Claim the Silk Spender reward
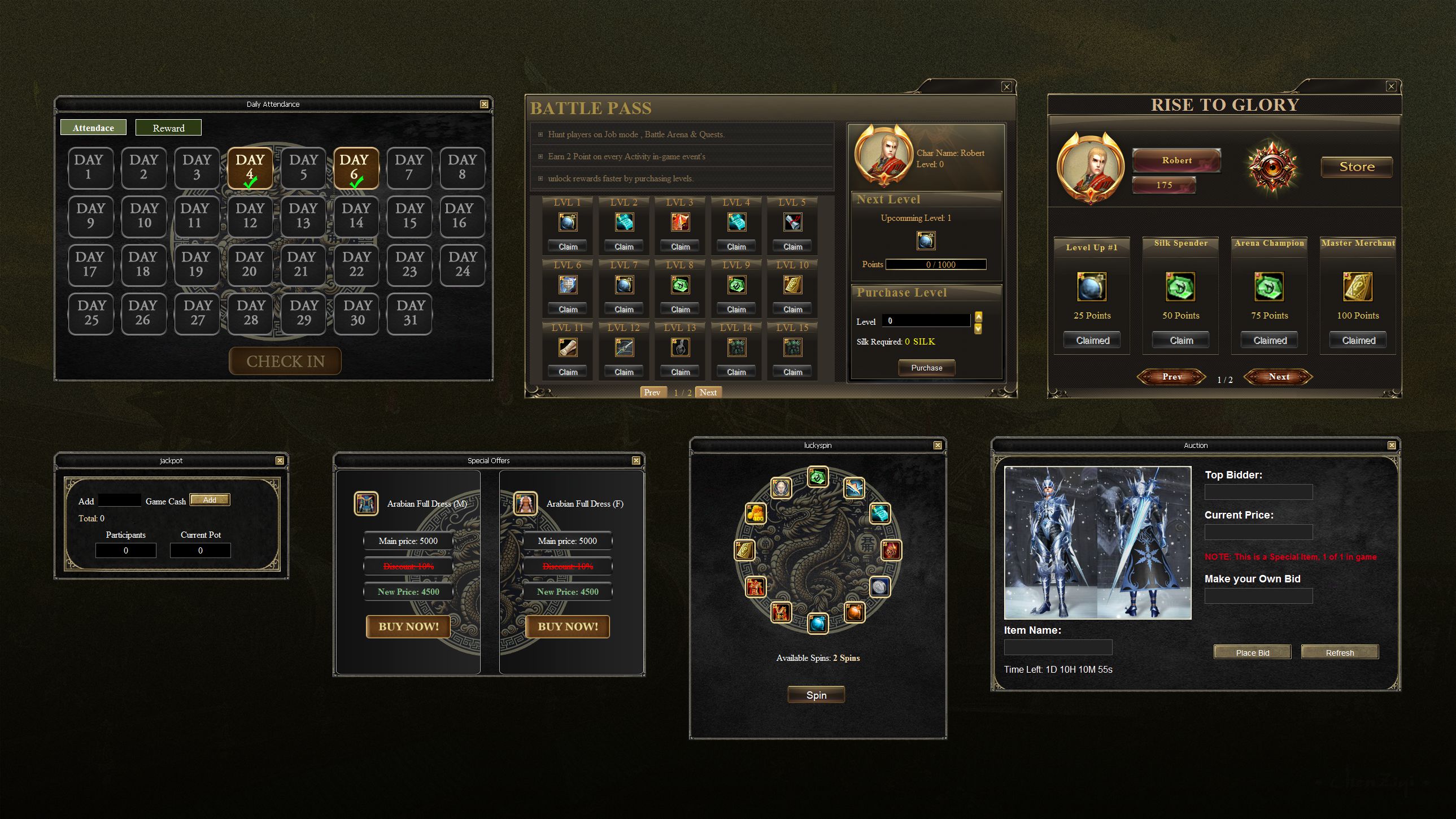 1182,340
